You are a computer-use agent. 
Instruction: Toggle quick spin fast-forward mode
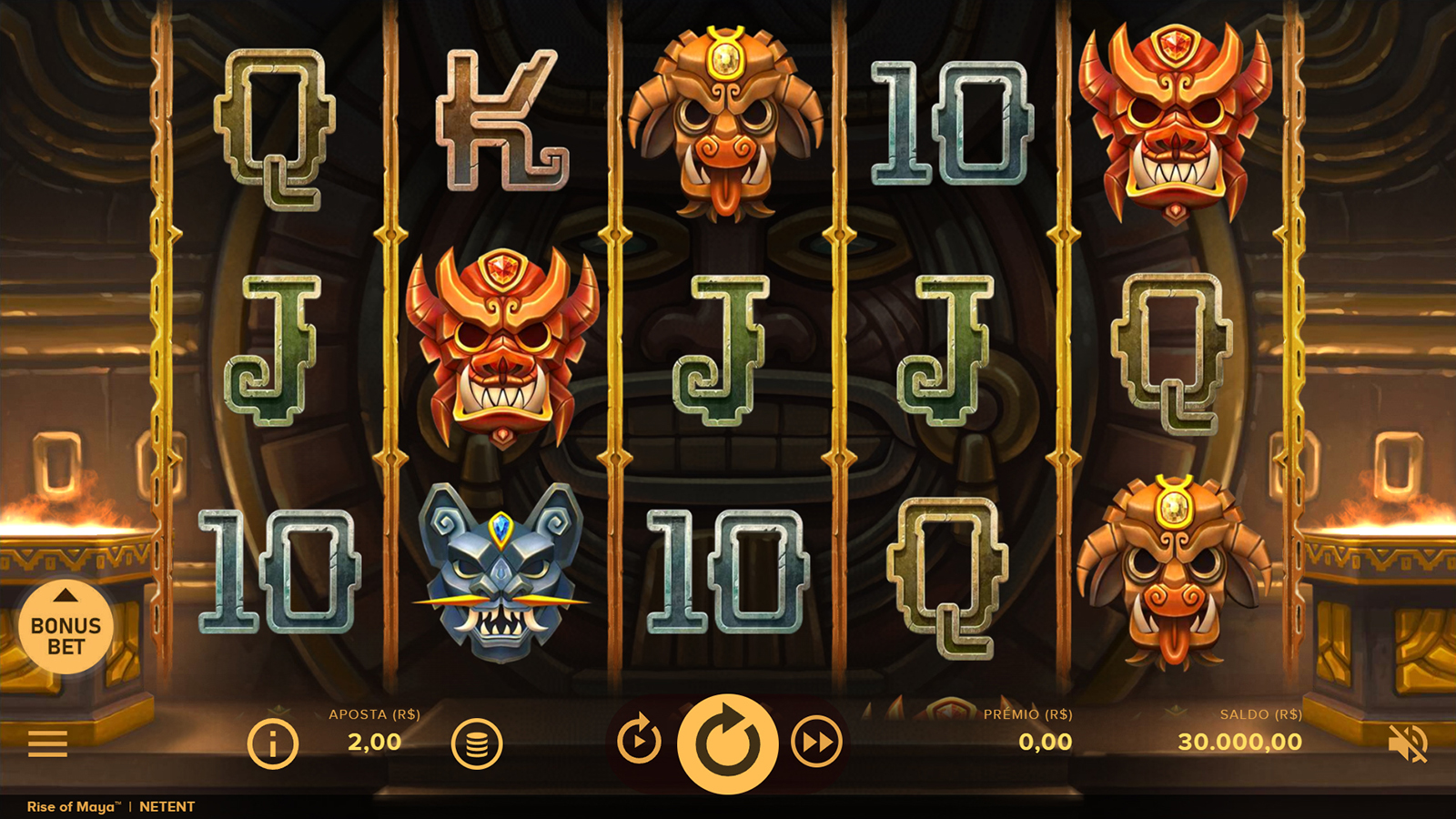click(x=816, y=743)
